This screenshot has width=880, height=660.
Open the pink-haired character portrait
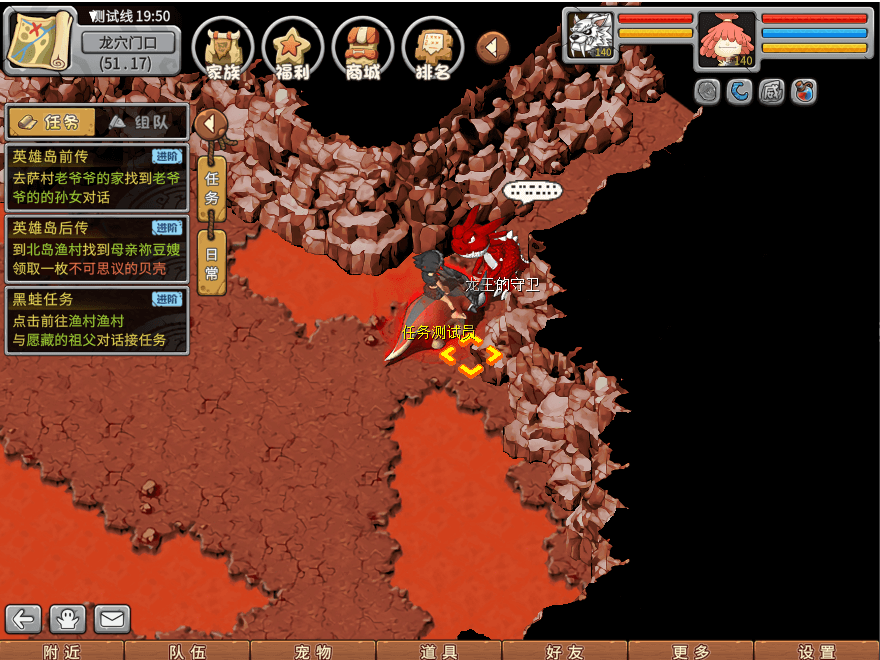(x=726, y=39)
